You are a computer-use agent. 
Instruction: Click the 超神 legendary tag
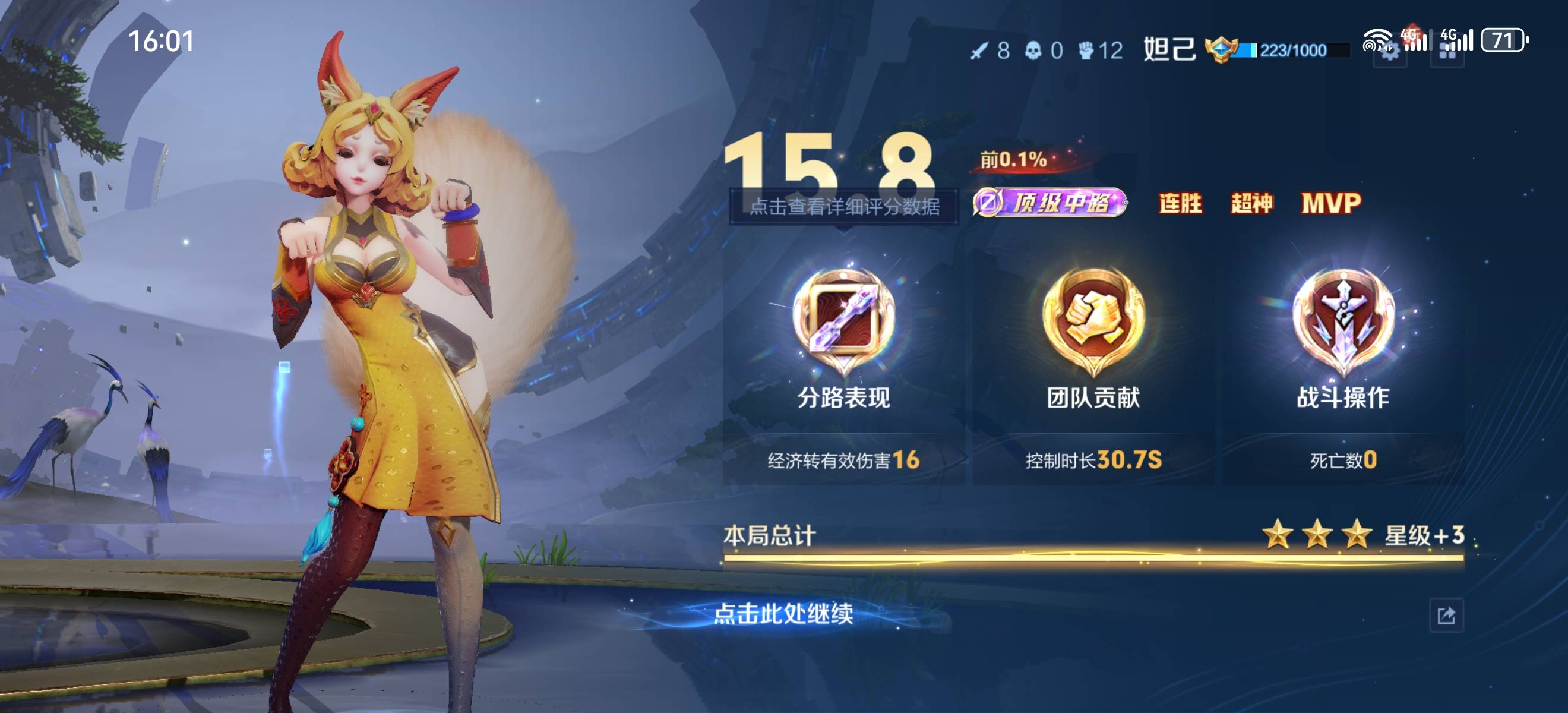tap(1251, 203)
